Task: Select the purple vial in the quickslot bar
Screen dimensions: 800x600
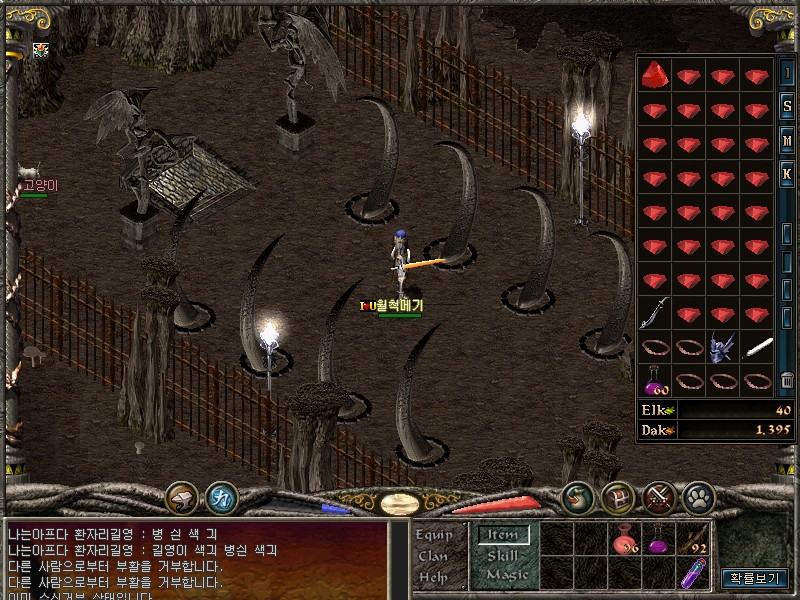Action: tap(693, 574)
